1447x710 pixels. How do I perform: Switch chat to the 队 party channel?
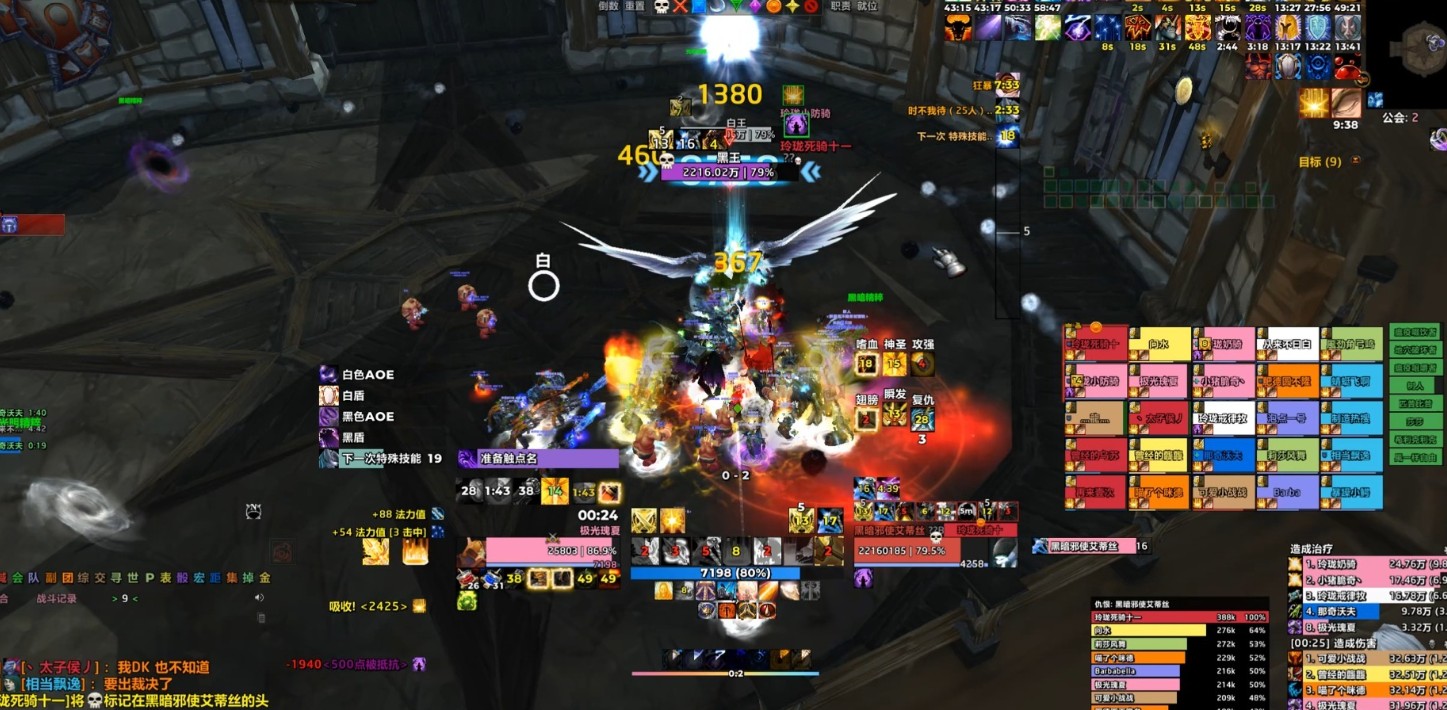(33, 578)
